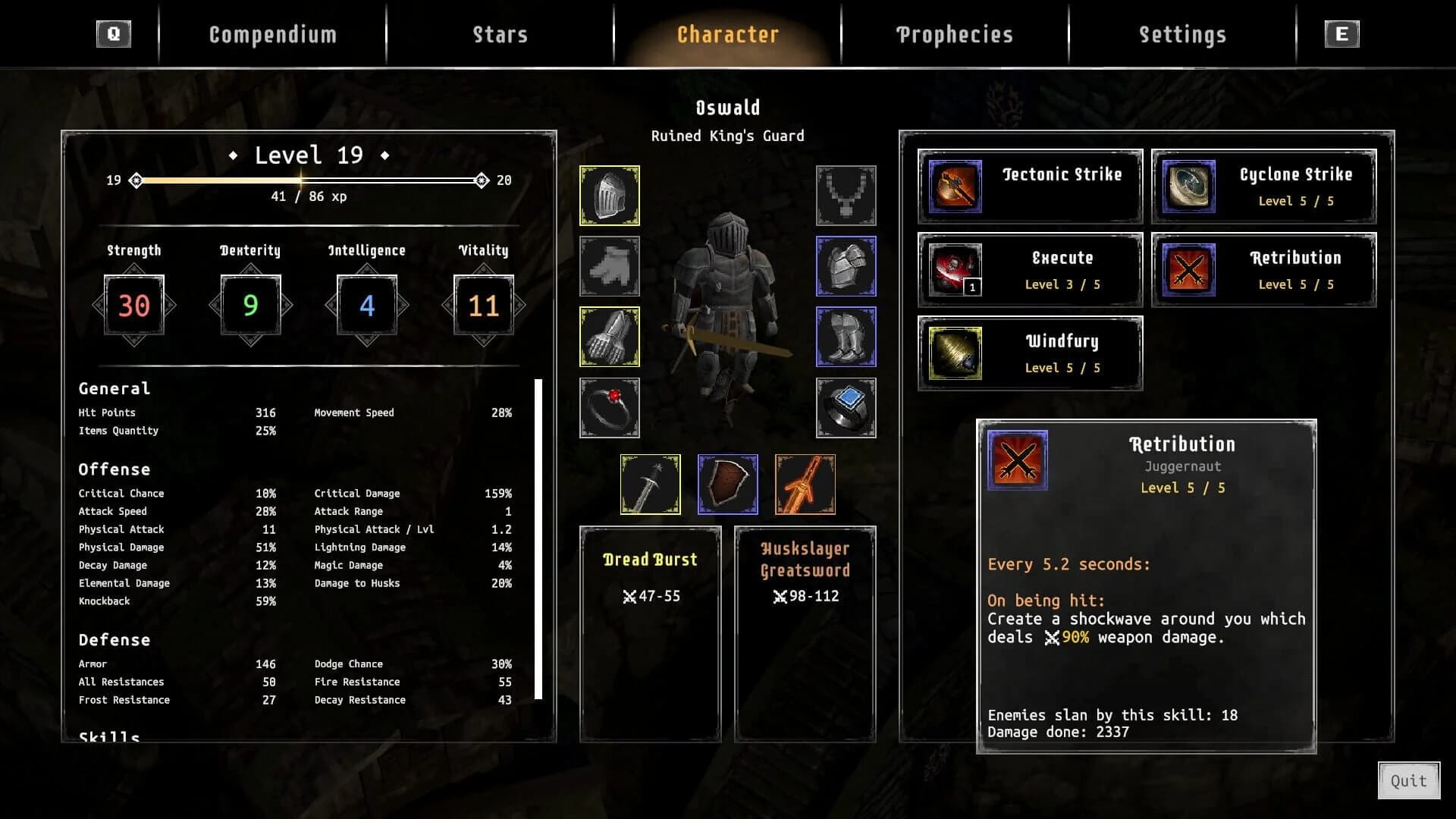This screenshot has width=1456, height=819.
Task: Open the Stars tab
Action: (x=500, y=34)
